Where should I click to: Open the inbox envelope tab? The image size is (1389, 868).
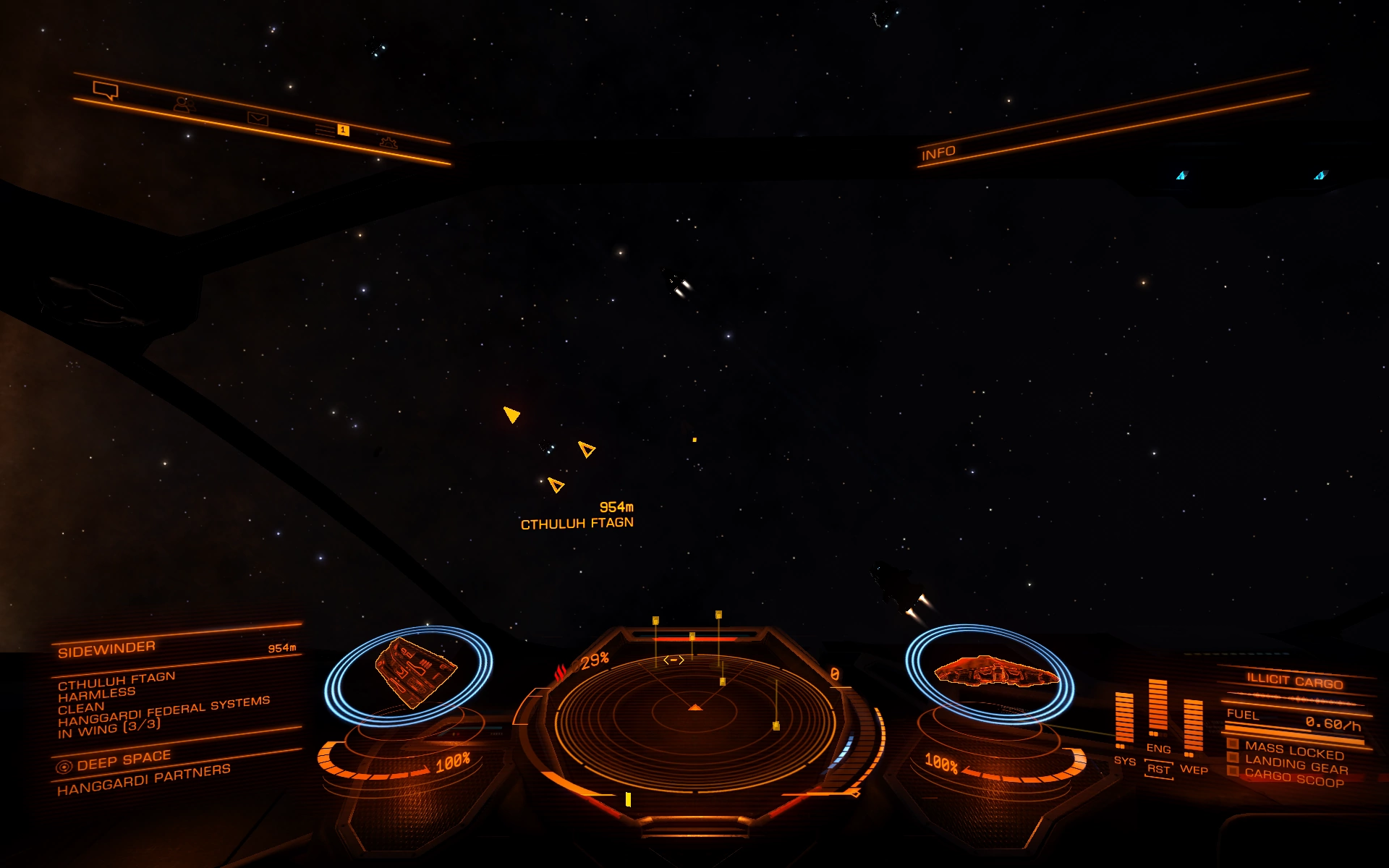pyautogui.click(x=258, y=119)
